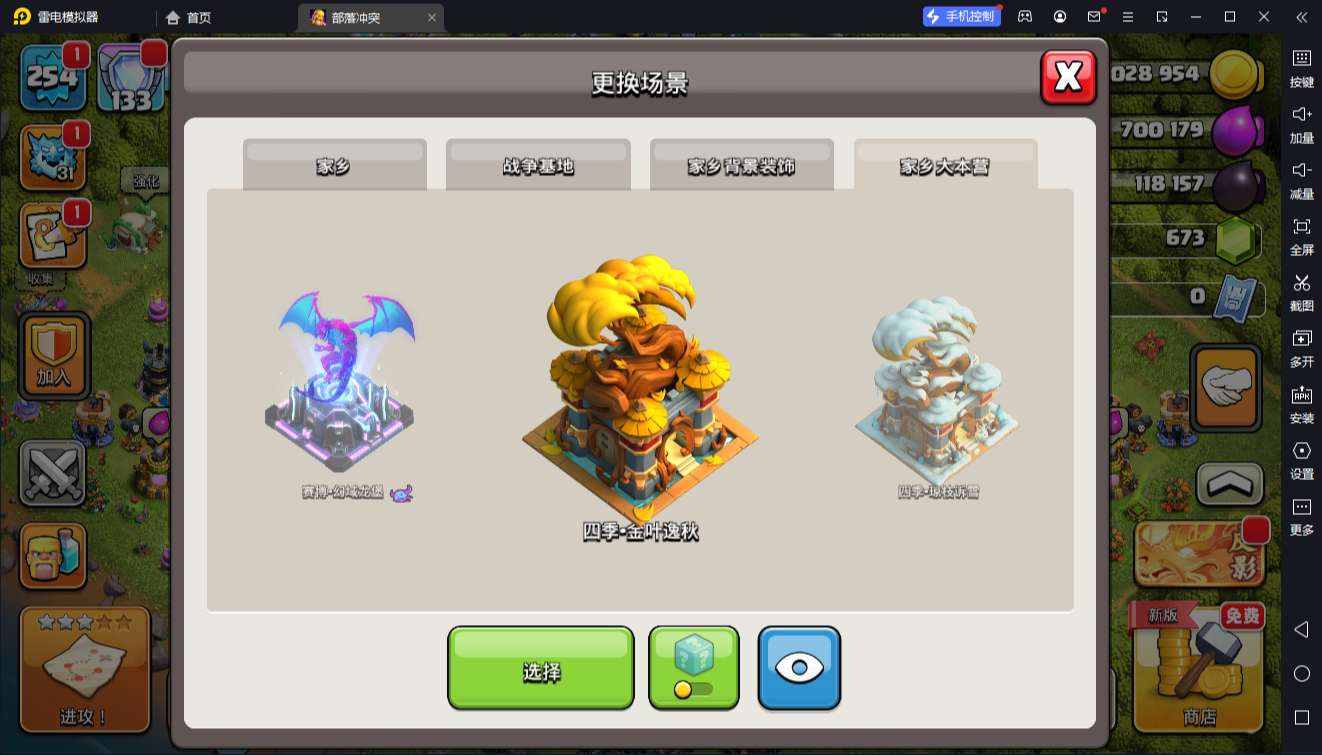Select the 家乡大本营 tab

point(945,165)
